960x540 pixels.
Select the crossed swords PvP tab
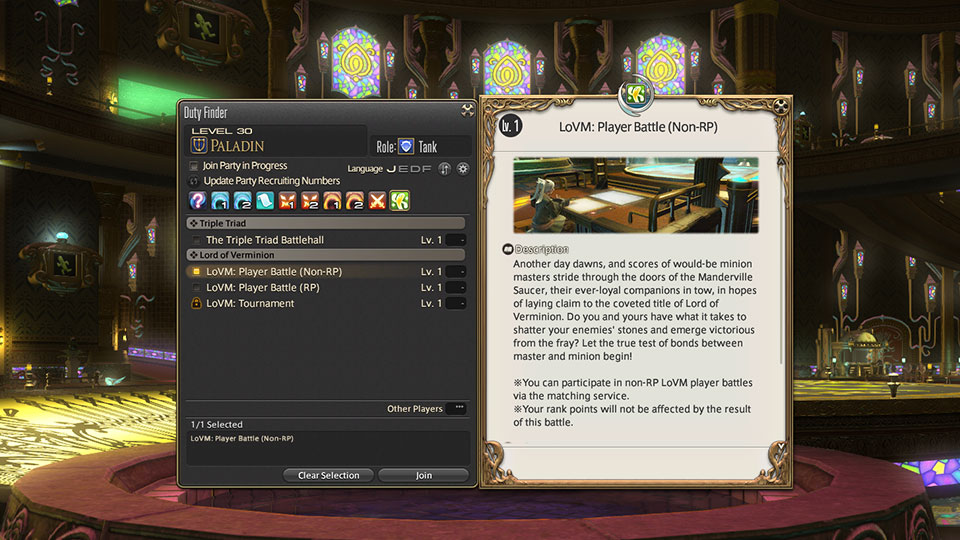(377, 200)
